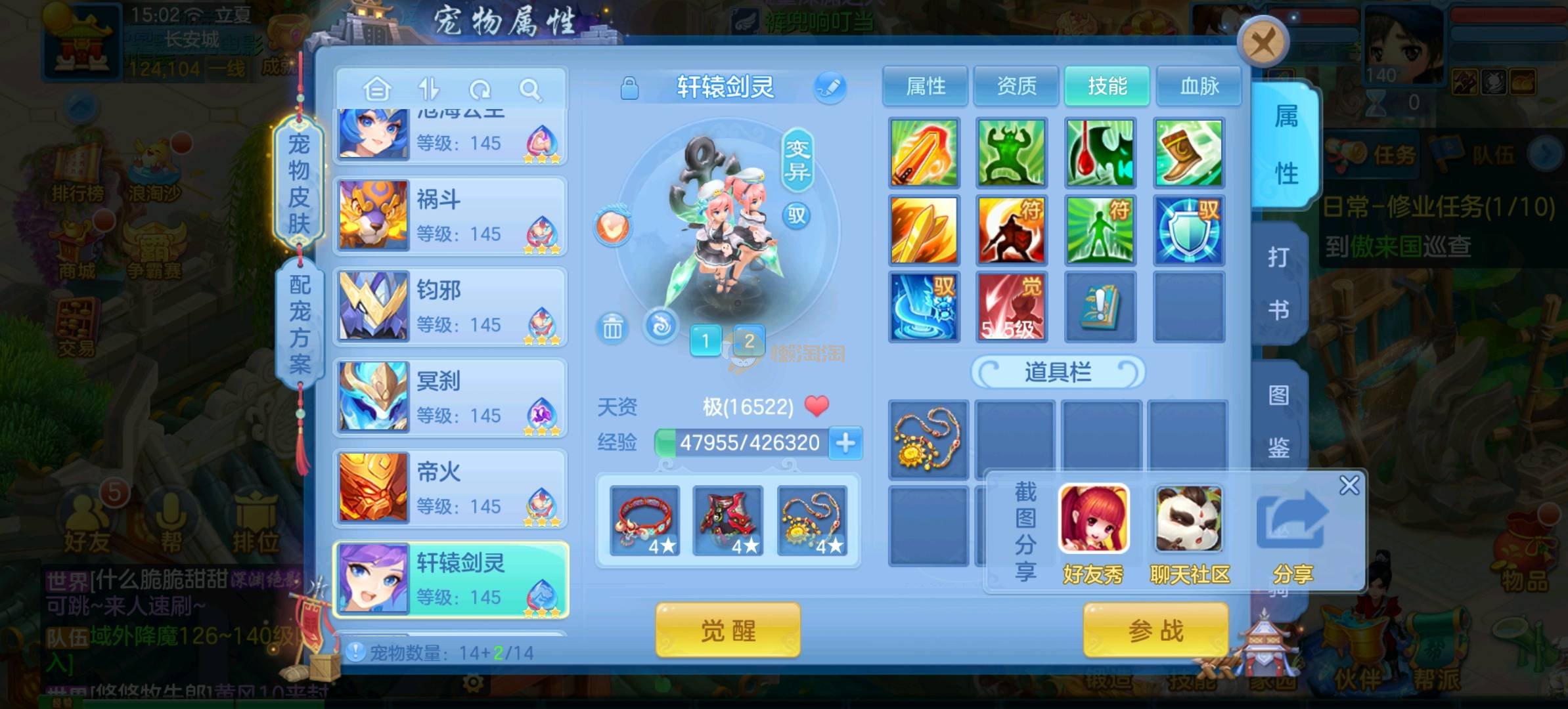Share screenshot to 聊天社区
1568x709 pixels.
[1189, 533]
